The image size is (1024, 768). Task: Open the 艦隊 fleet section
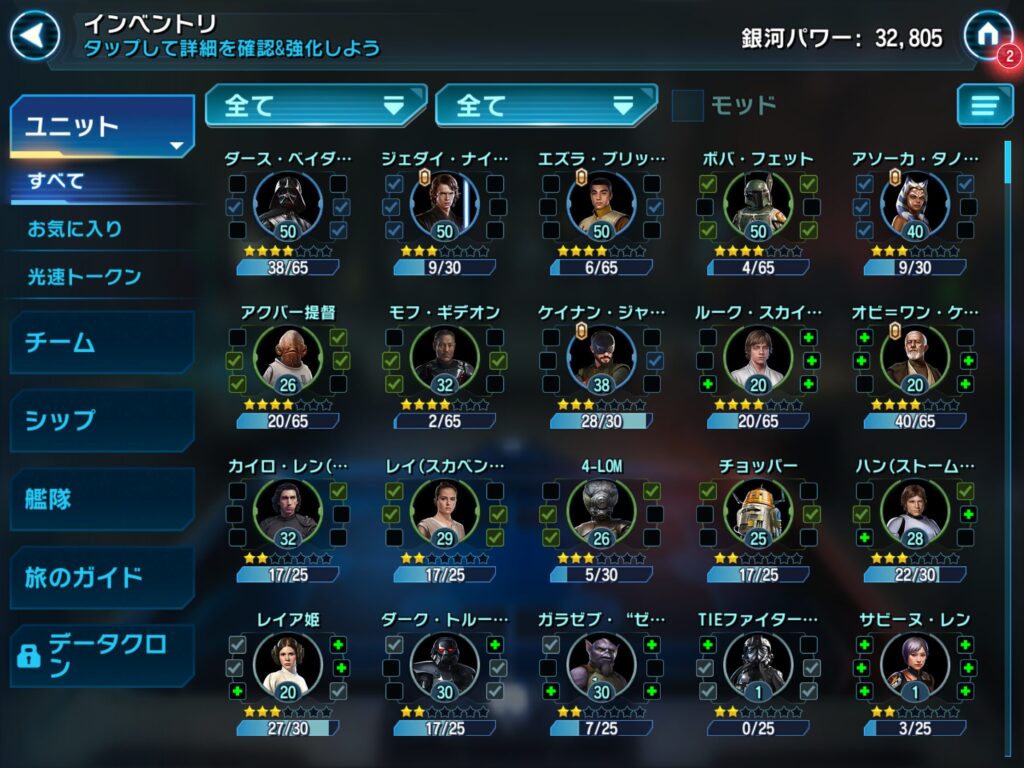pyautogui.click(x=101, y=498)
